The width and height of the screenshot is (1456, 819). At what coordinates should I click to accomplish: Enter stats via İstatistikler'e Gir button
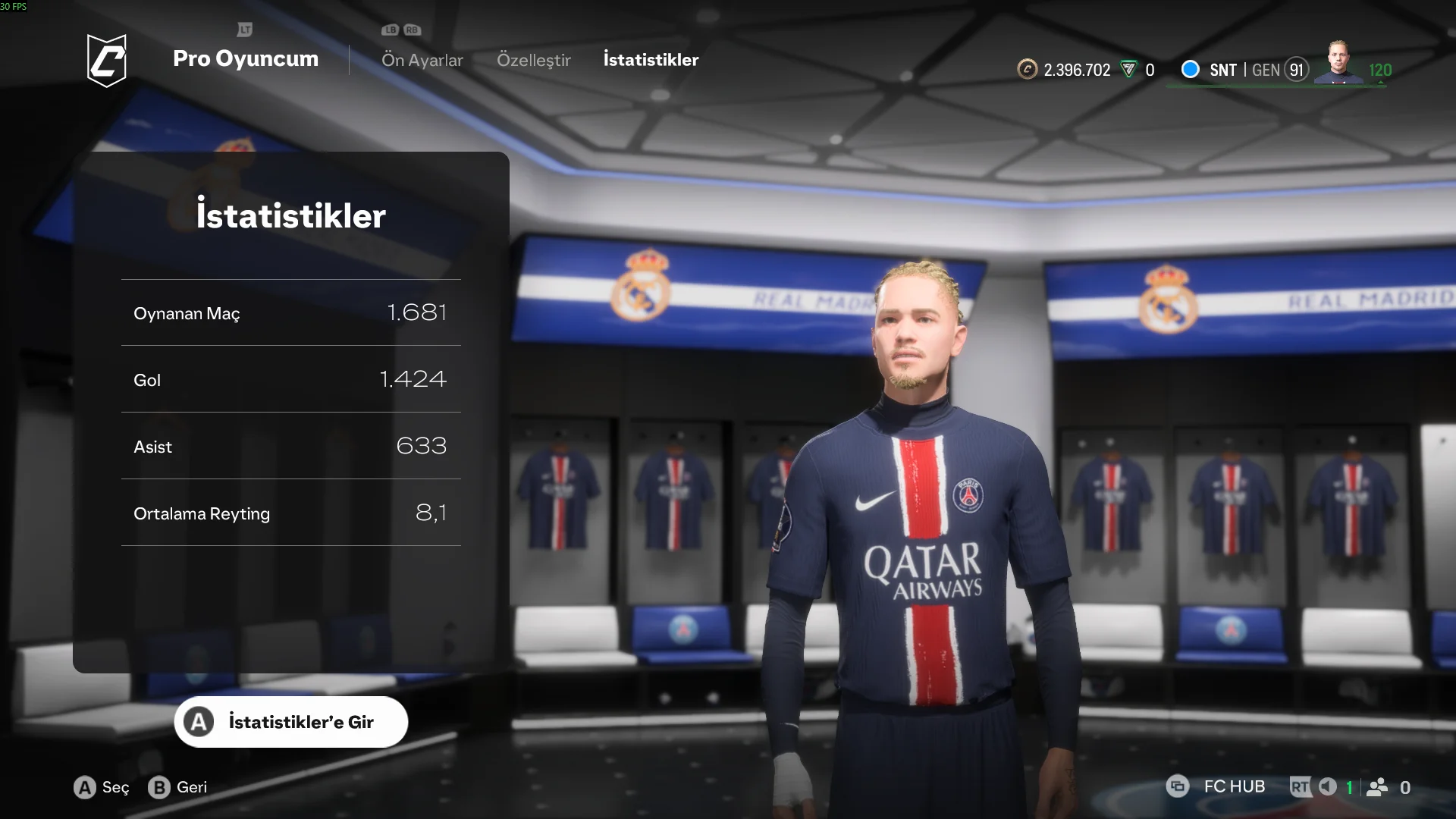tap(291, 722)
